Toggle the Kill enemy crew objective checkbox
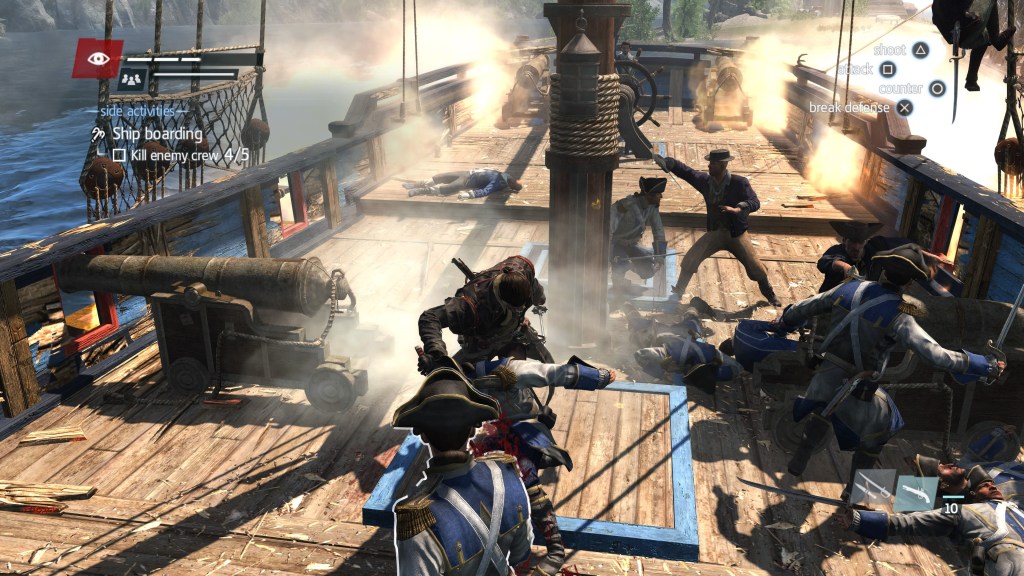 (x=119, y=155)
